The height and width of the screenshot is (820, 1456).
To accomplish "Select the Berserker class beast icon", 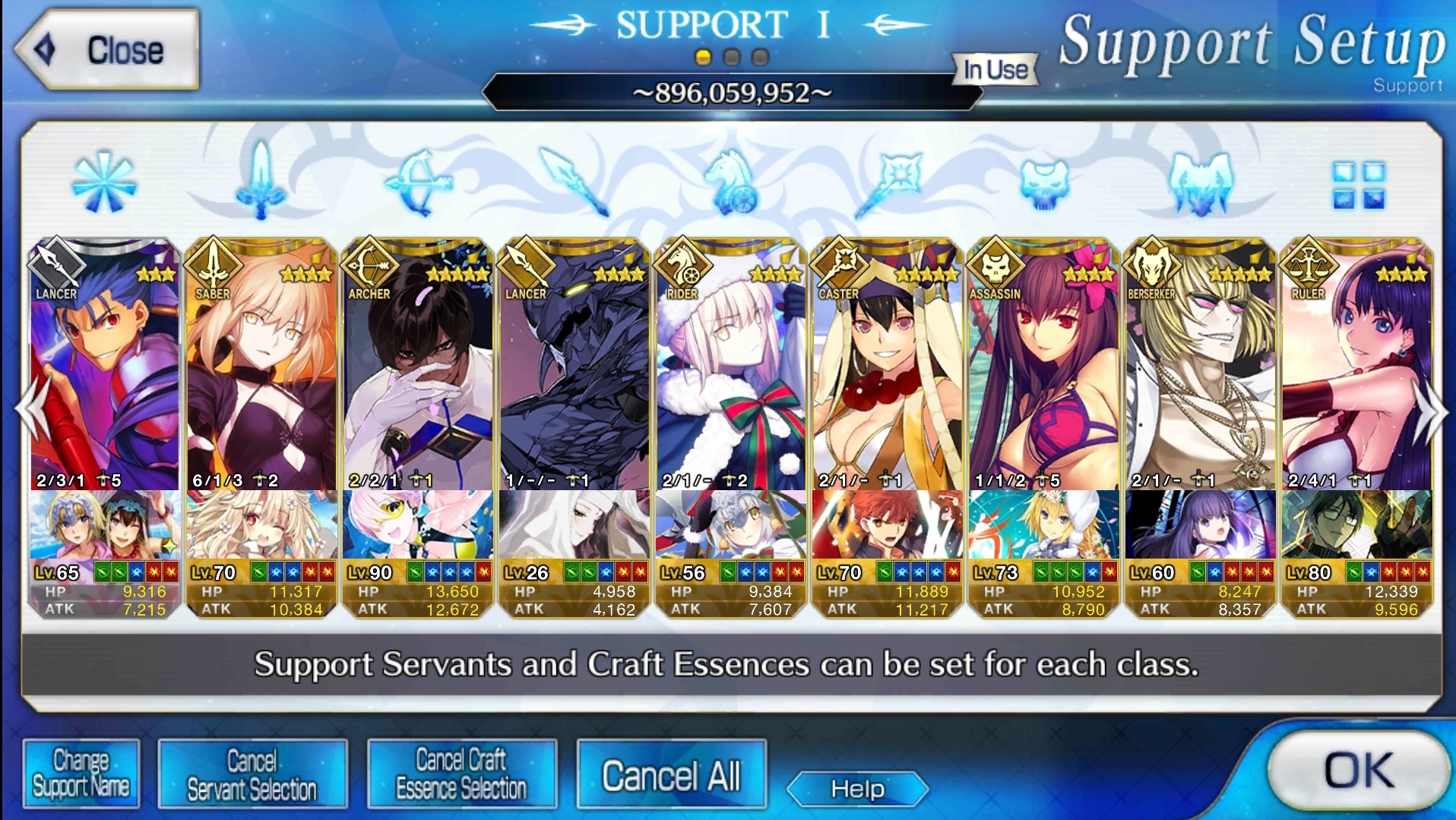I will 1201,182.
